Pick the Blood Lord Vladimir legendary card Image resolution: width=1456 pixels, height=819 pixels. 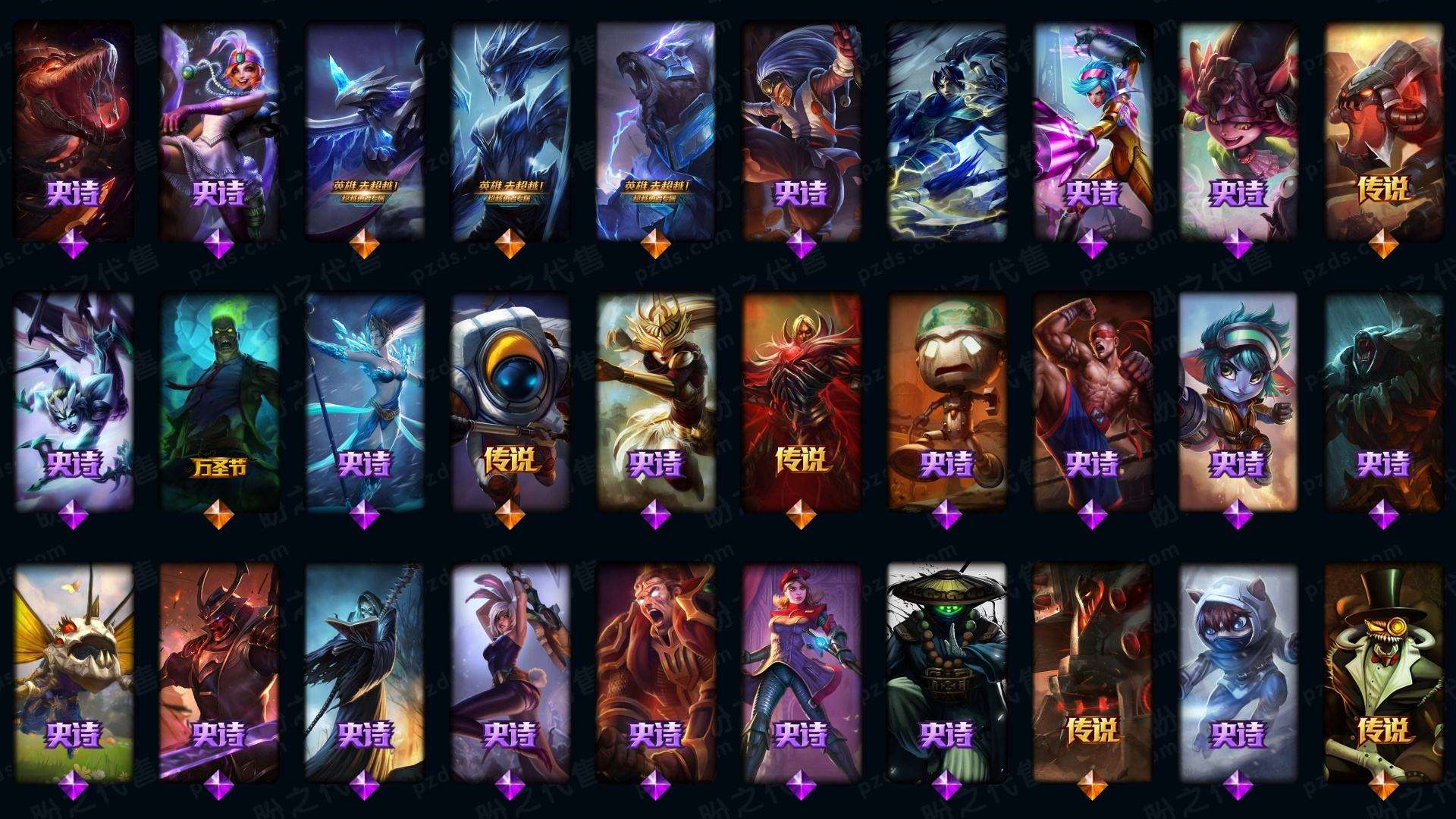click(x=801, y=400)
